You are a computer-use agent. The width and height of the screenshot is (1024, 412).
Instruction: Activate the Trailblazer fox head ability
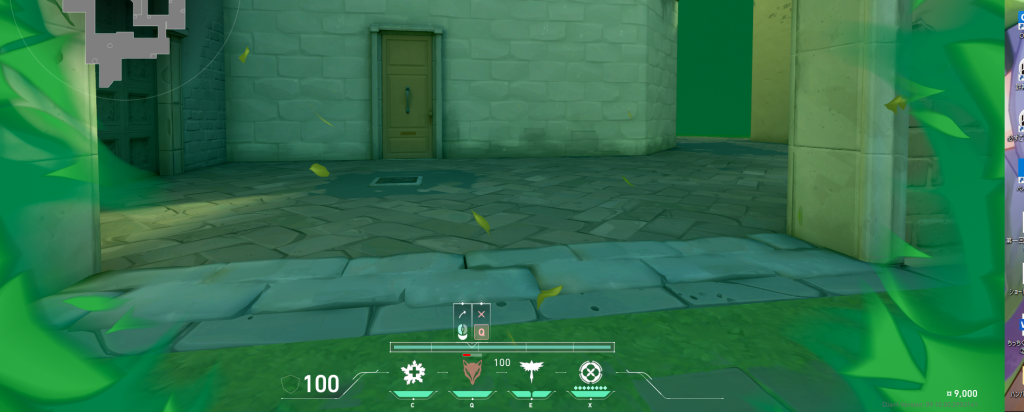471,374
